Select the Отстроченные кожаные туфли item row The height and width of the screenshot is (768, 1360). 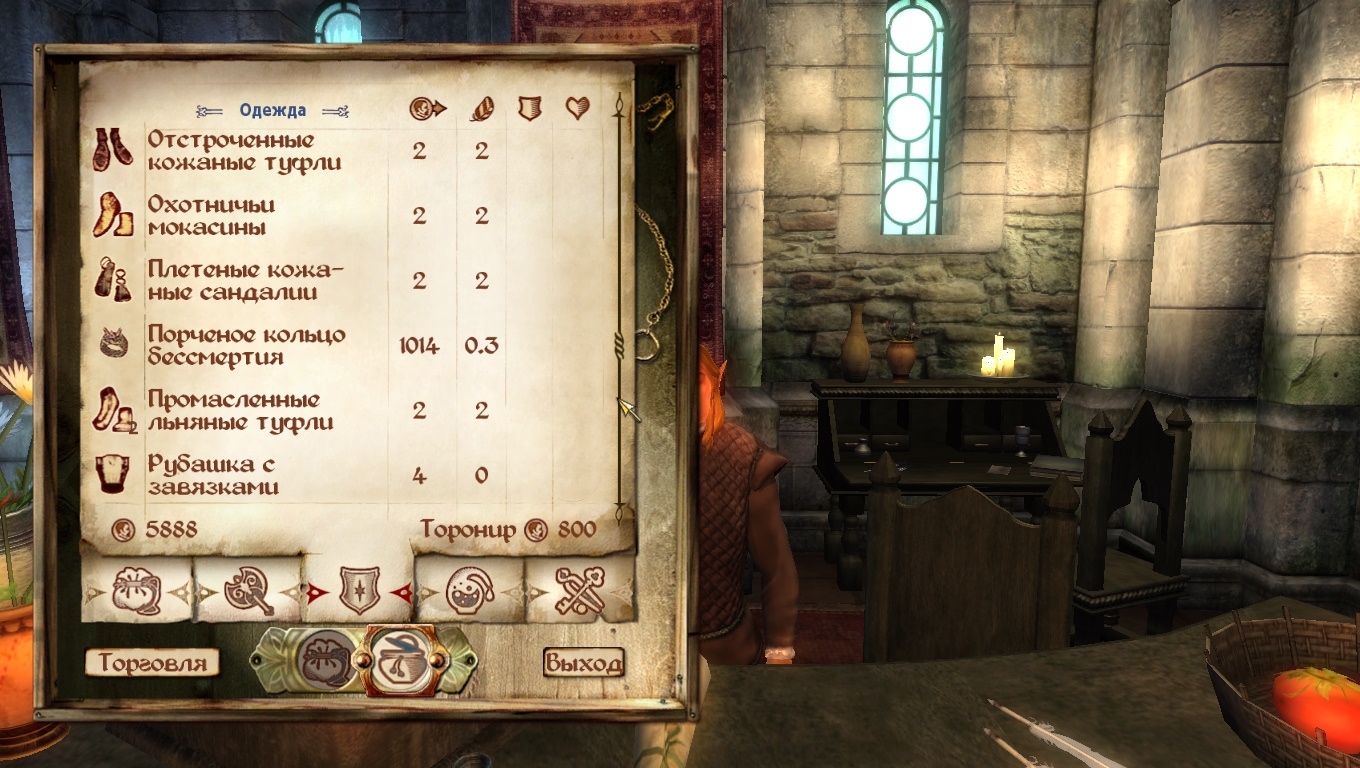point(245,151)
